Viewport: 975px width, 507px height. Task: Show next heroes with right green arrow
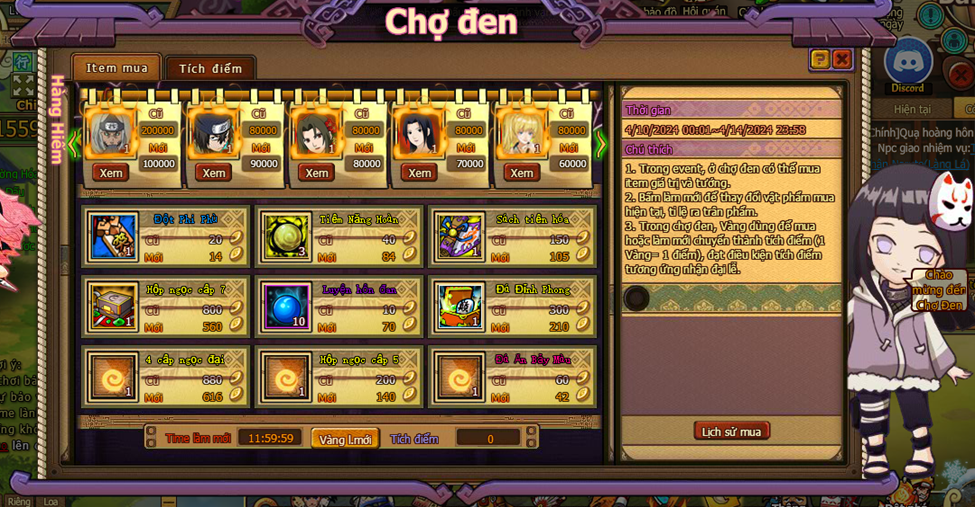(600, 144)
